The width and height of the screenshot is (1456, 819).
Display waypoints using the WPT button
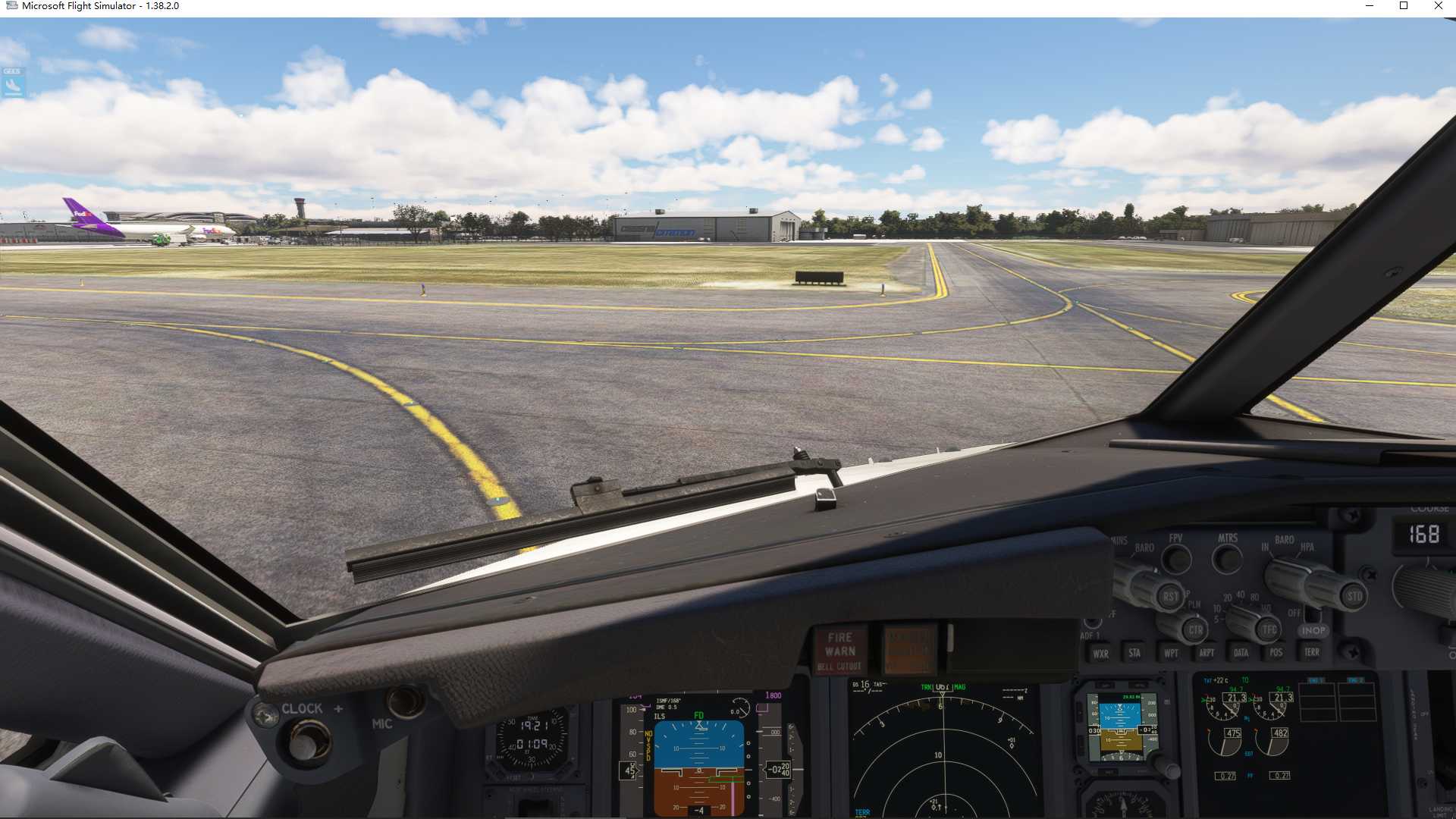[x=1172, y=653]
